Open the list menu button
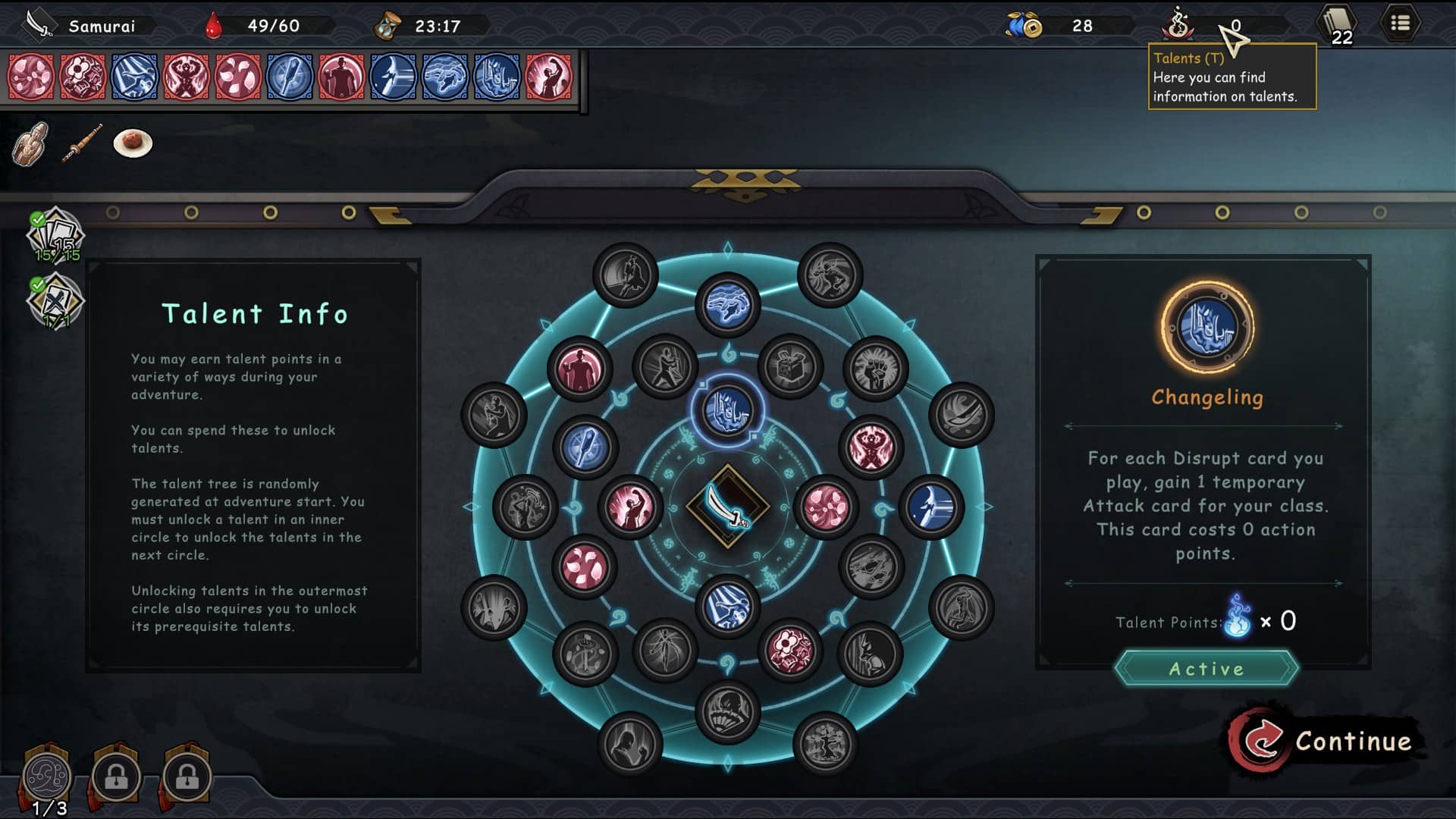Image resolution: width=1456 pixels, height=819 pixels. tap(1400, 24)
